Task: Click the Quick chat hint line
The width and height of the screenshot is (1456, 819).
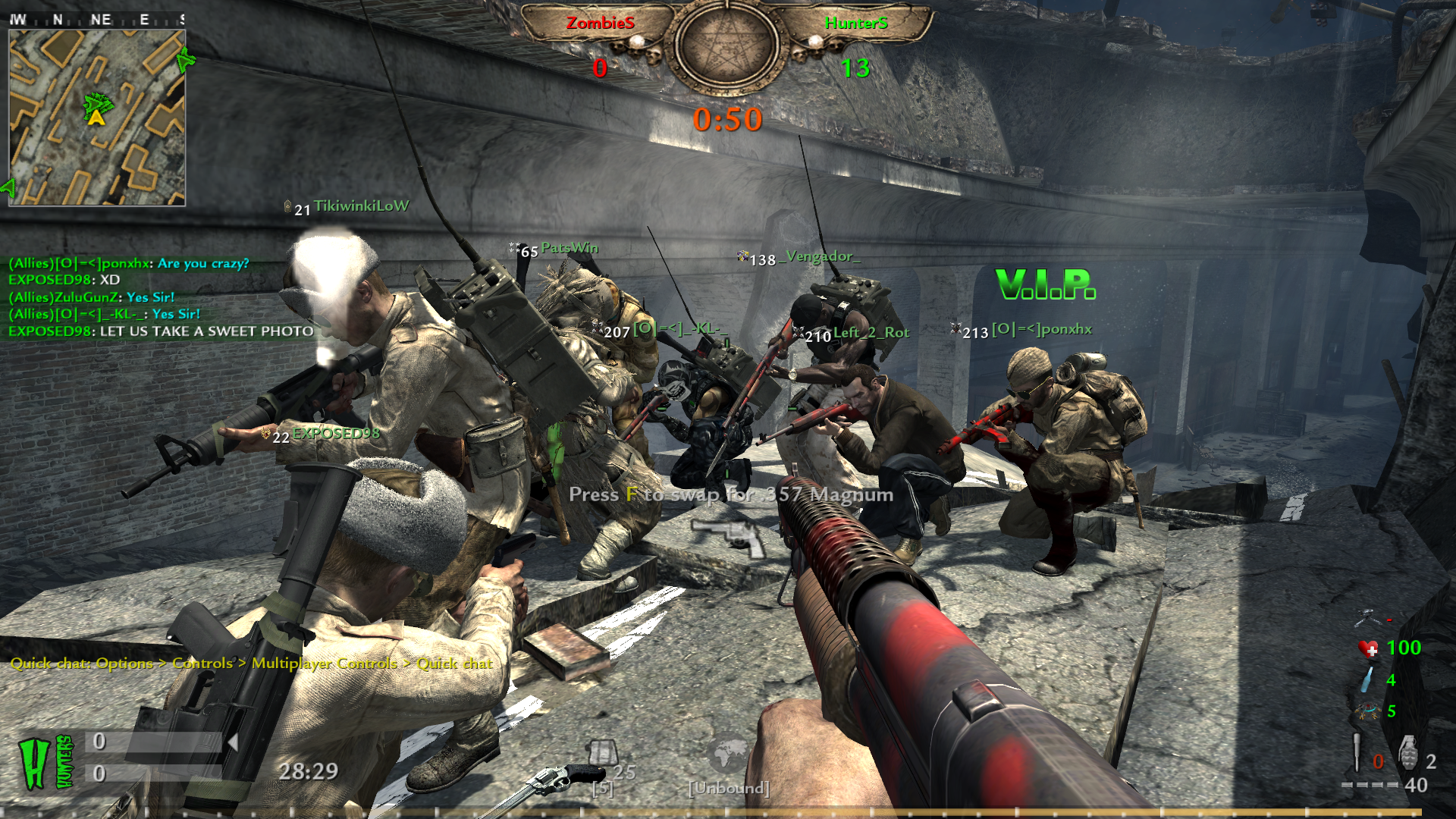Action: [251, 664]
